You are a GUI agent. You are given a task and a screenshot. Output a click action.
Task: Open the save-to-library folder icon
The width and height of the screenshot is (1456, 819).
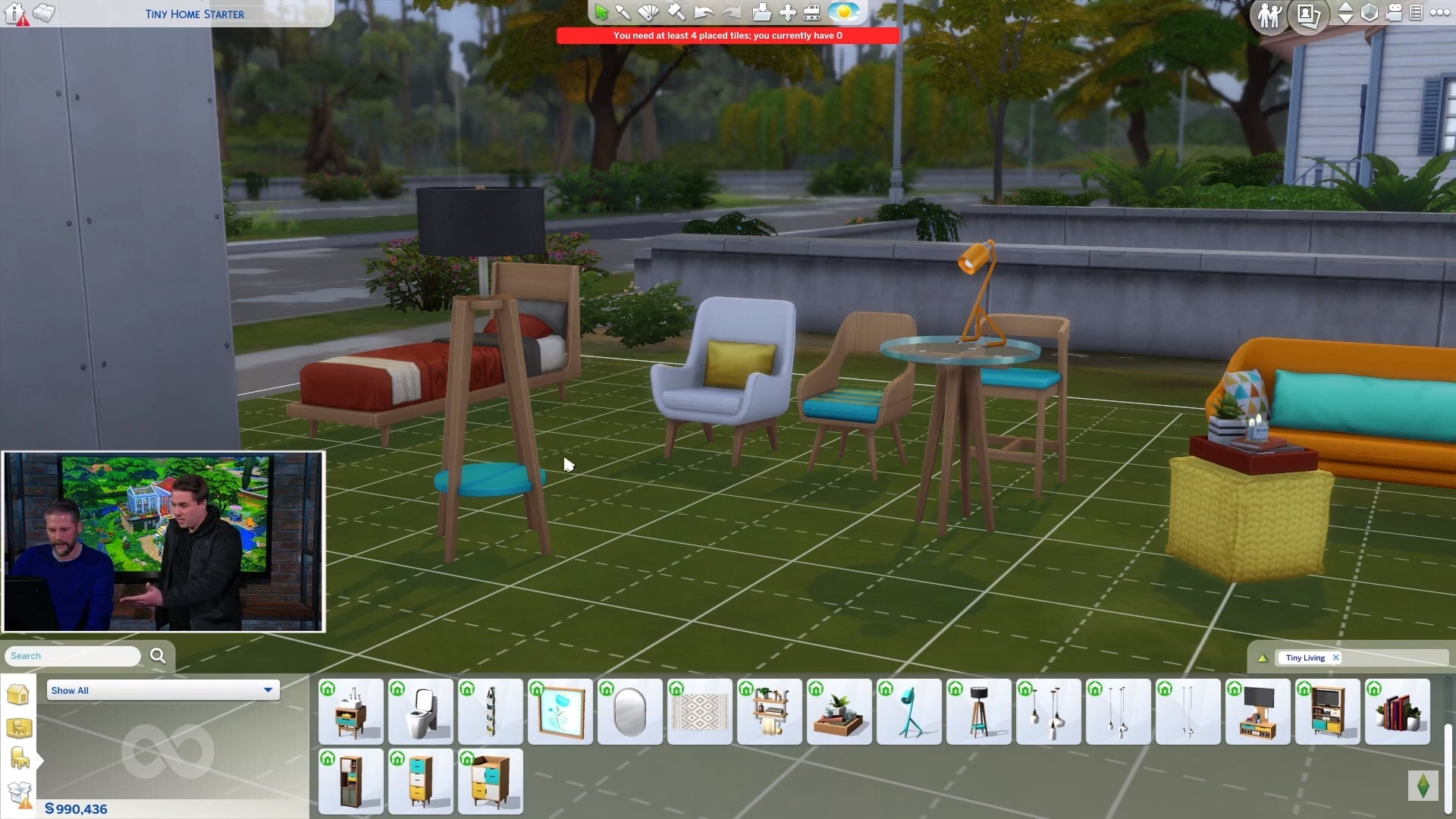coord(761,12)
